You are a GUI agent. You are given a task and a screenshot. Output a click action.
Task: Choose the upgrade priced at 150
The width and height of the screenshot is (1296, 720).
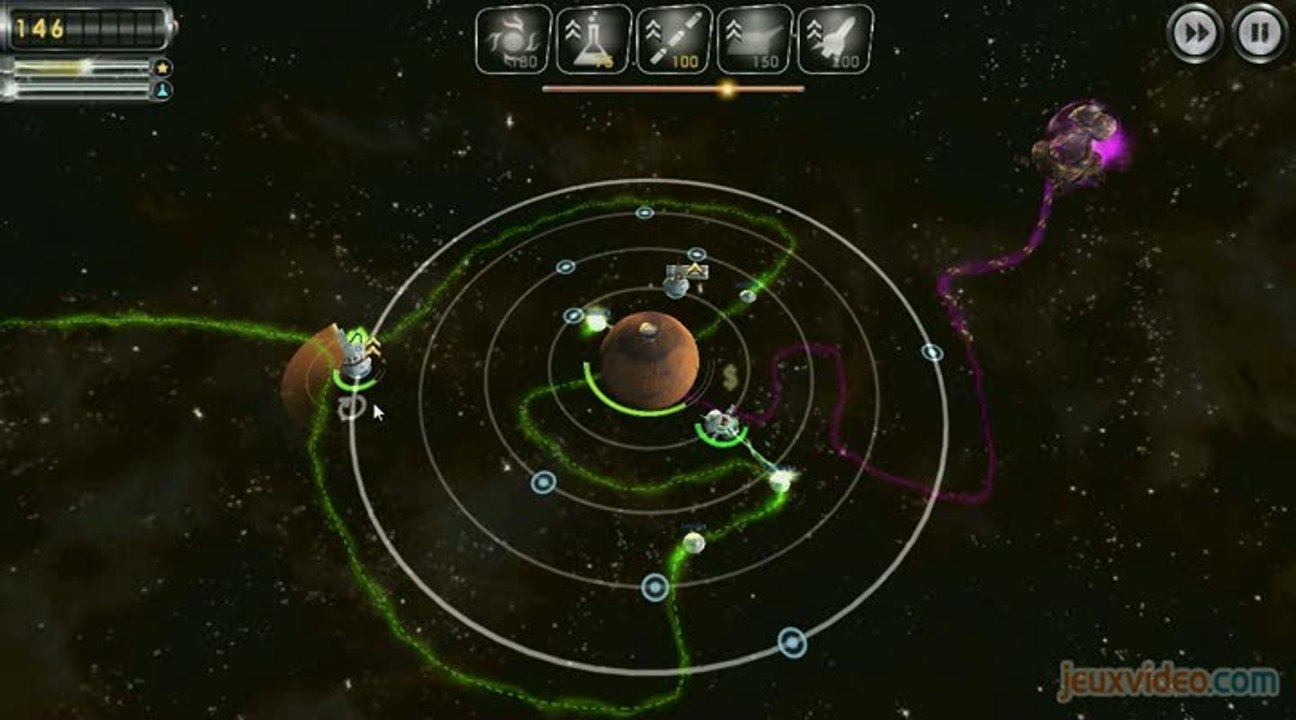(x=755, y=40)
